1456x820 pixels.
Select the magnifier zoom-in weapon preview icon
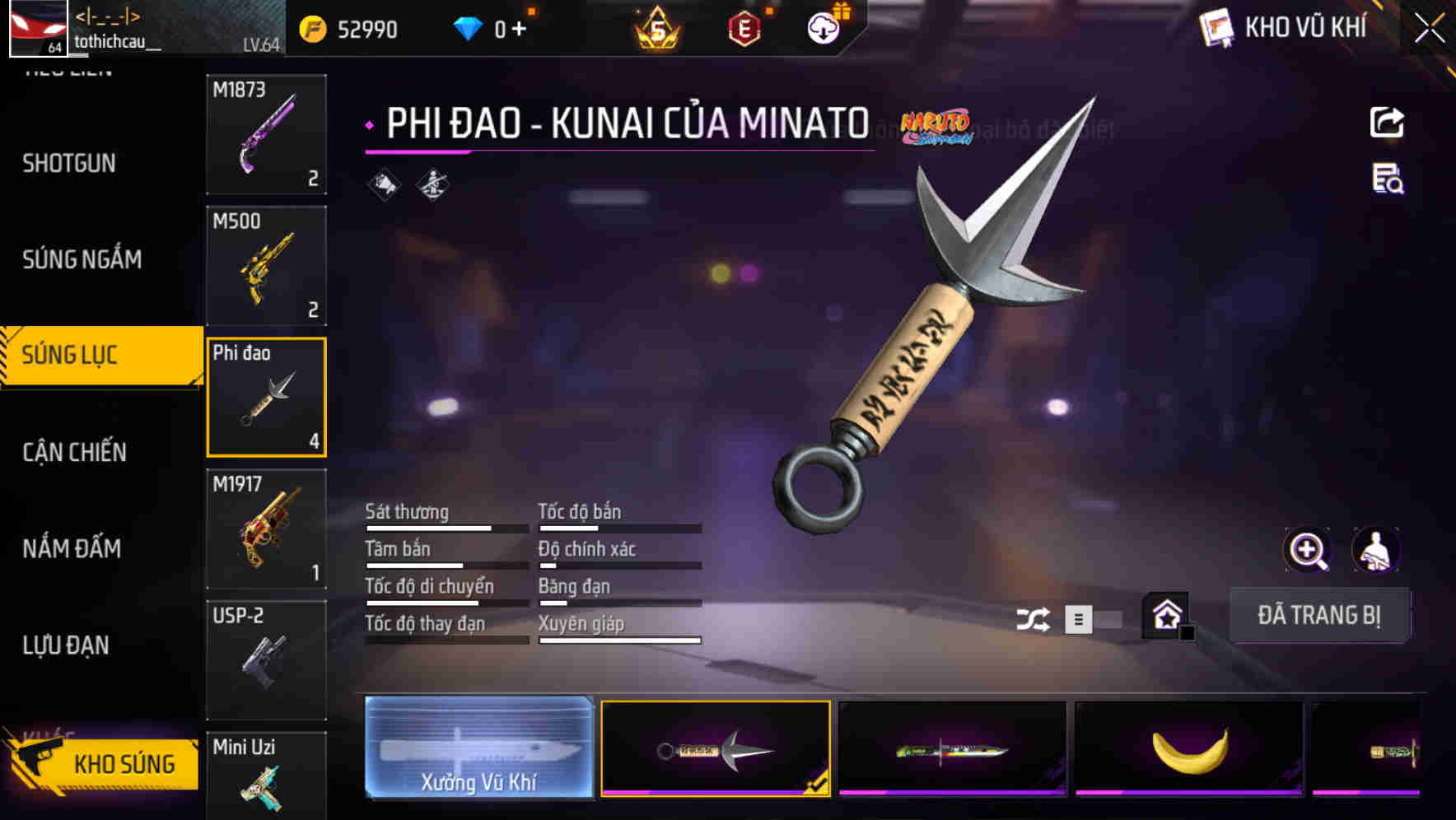point(1308,550)
